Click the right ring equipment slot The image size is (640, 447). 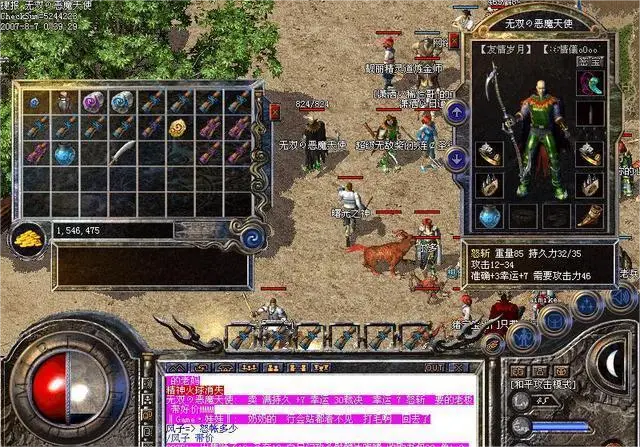[590, 184]
